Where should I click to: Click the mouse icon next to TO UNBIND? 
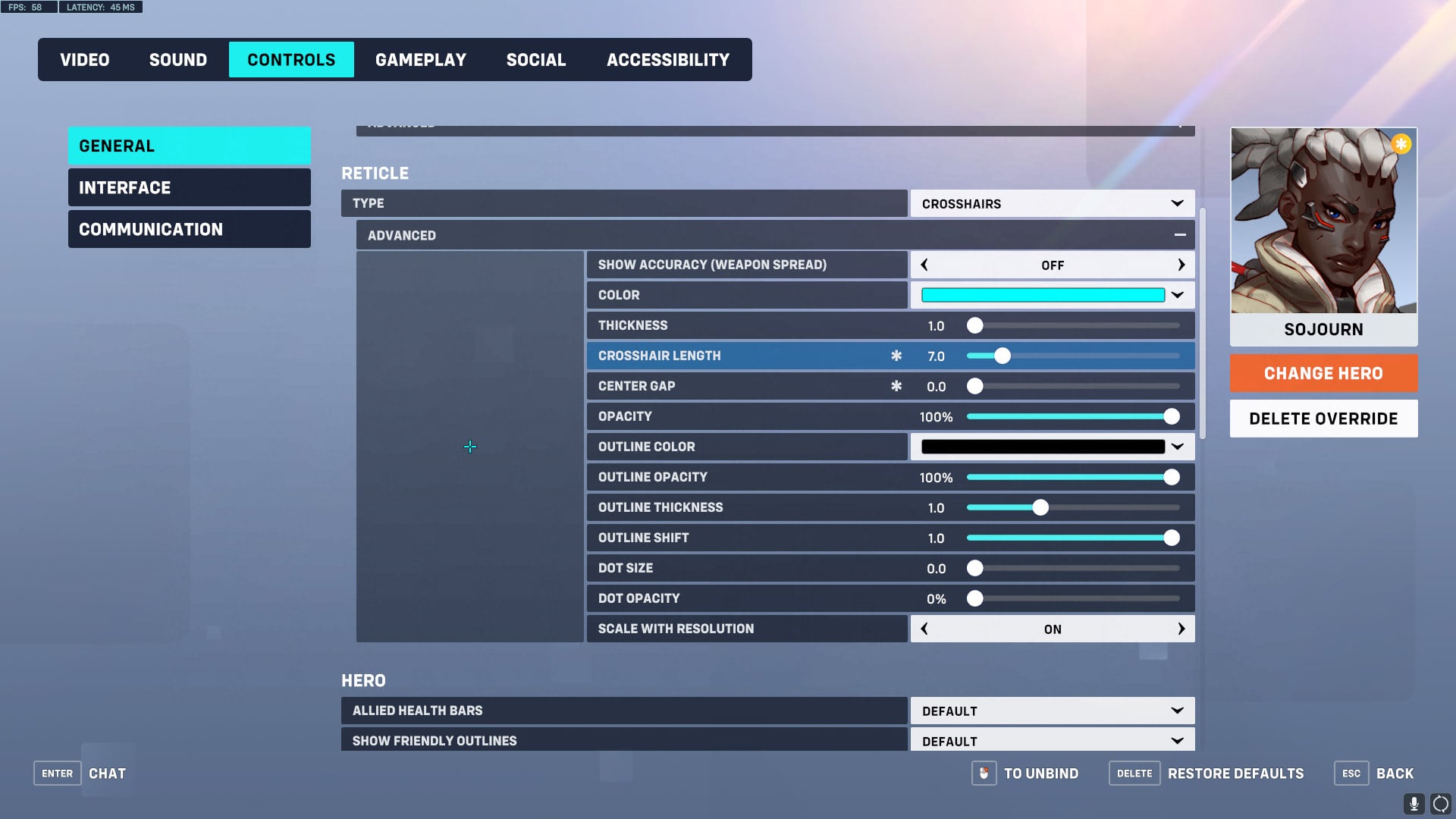click(984, 773)
